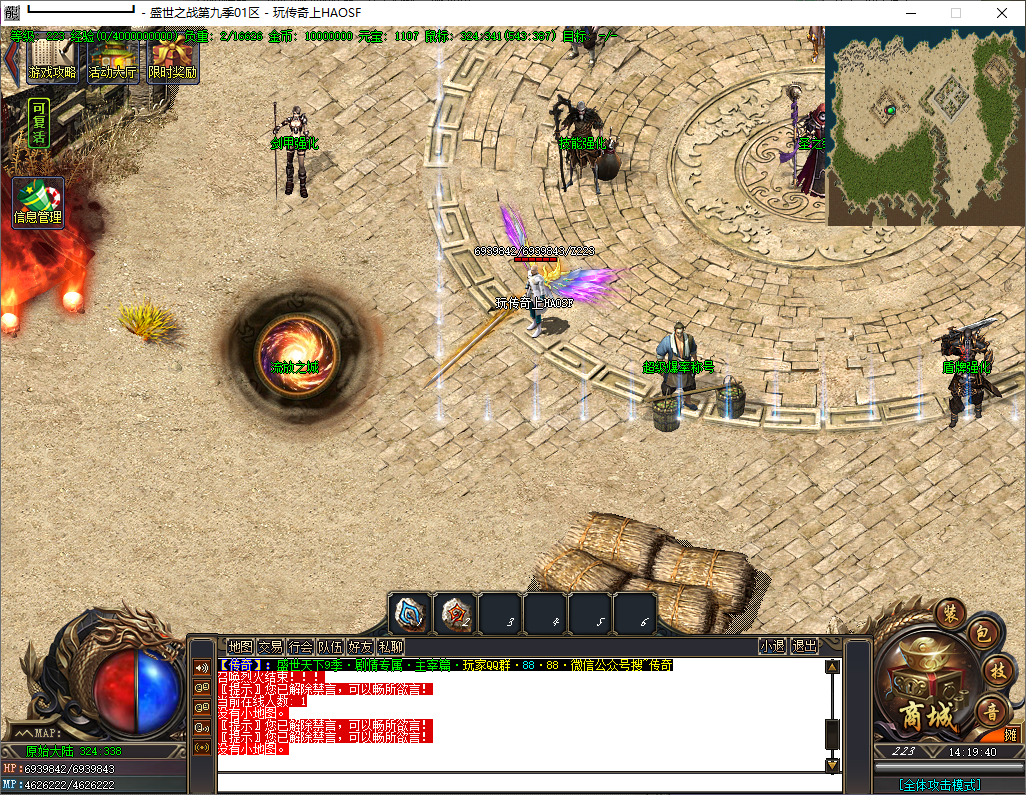This screenshot has height=795, width=1026.
Task: Use the blue rune skill in hotbar slot one
Action: click(x=410, y=614)
